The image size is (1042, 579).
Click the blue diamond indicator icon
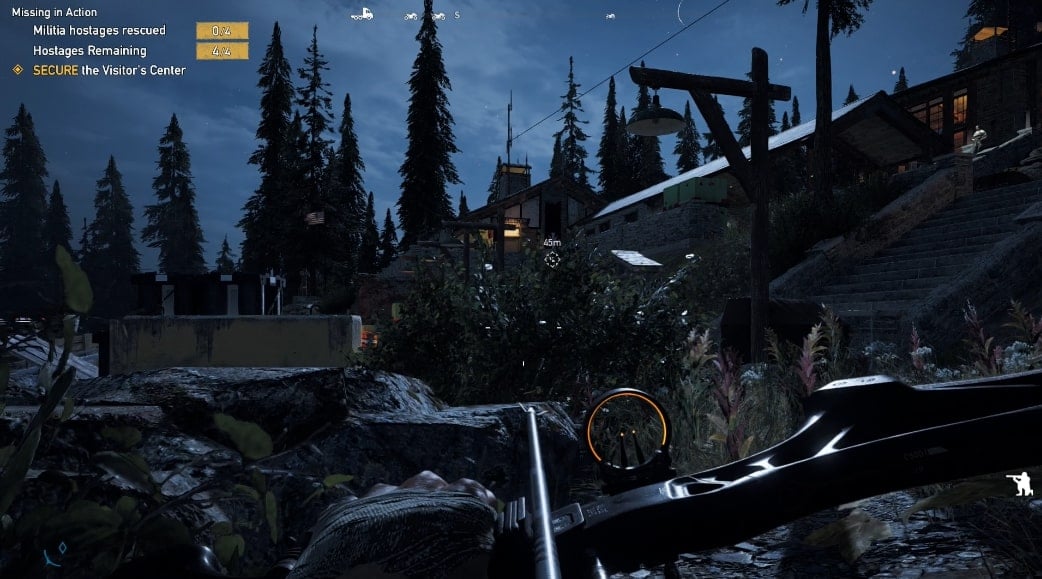pyautogui.click(x=61, y=548)
